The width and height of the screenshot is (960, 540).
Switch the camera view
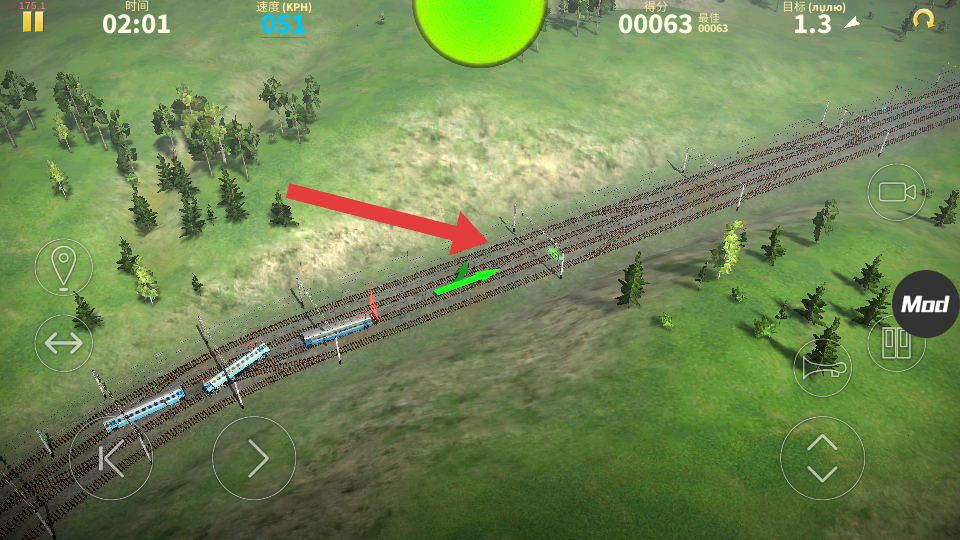(x=896, y=192)
